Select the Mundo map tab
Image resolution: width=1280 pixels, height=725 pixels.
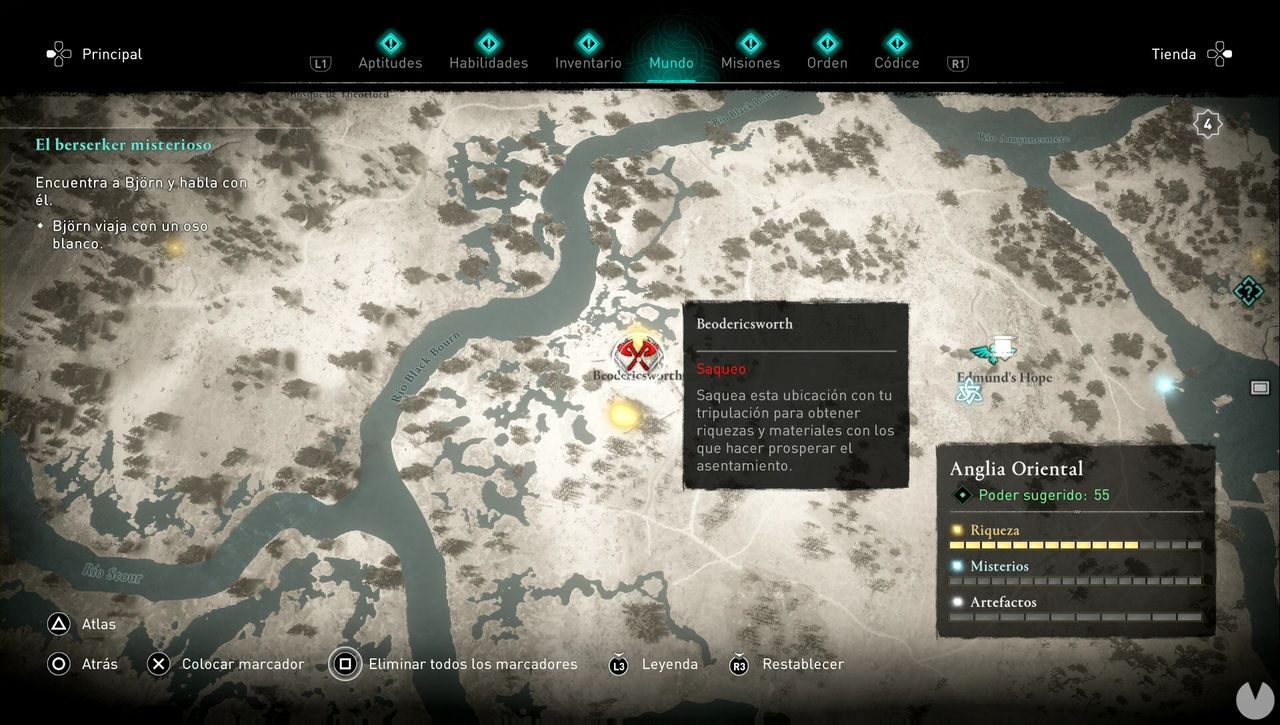pos(671,62)
